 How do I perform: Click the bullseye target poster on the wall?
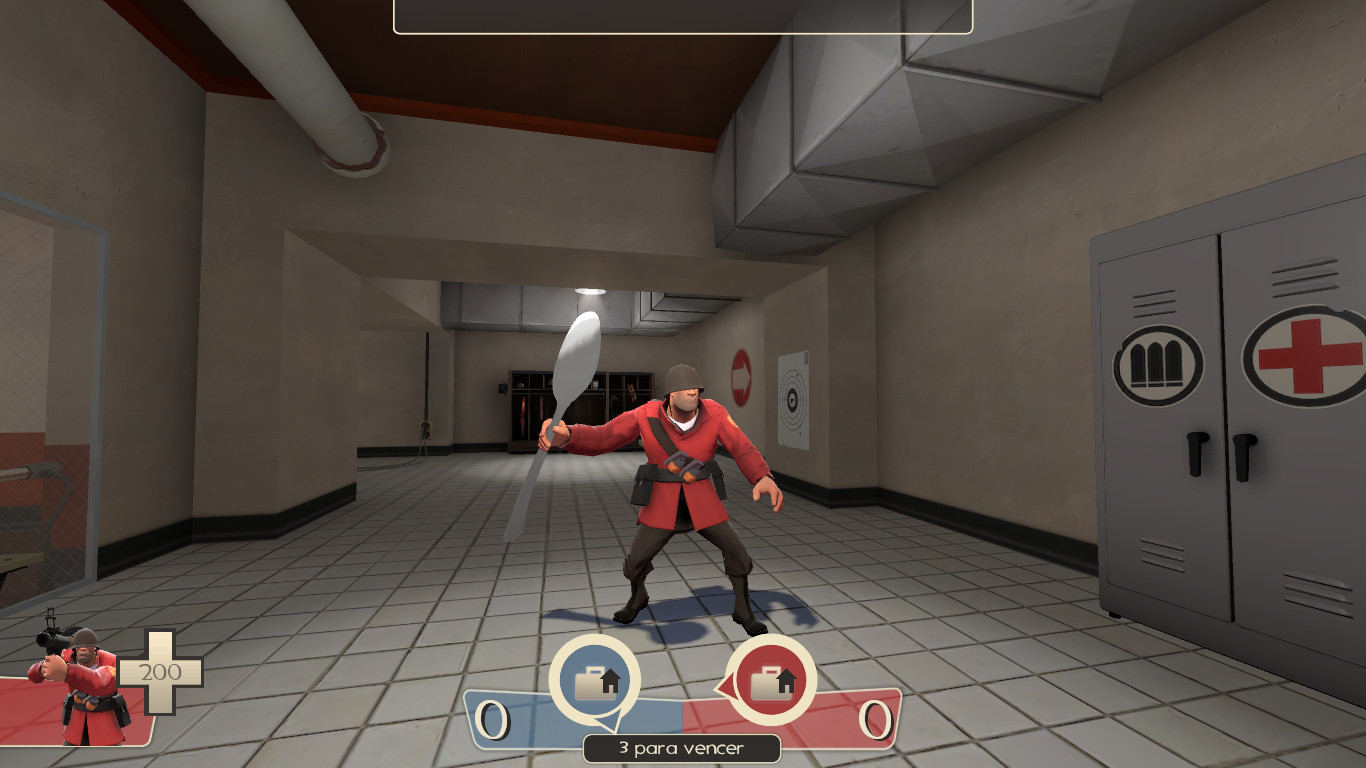click(x=793, y=397)
